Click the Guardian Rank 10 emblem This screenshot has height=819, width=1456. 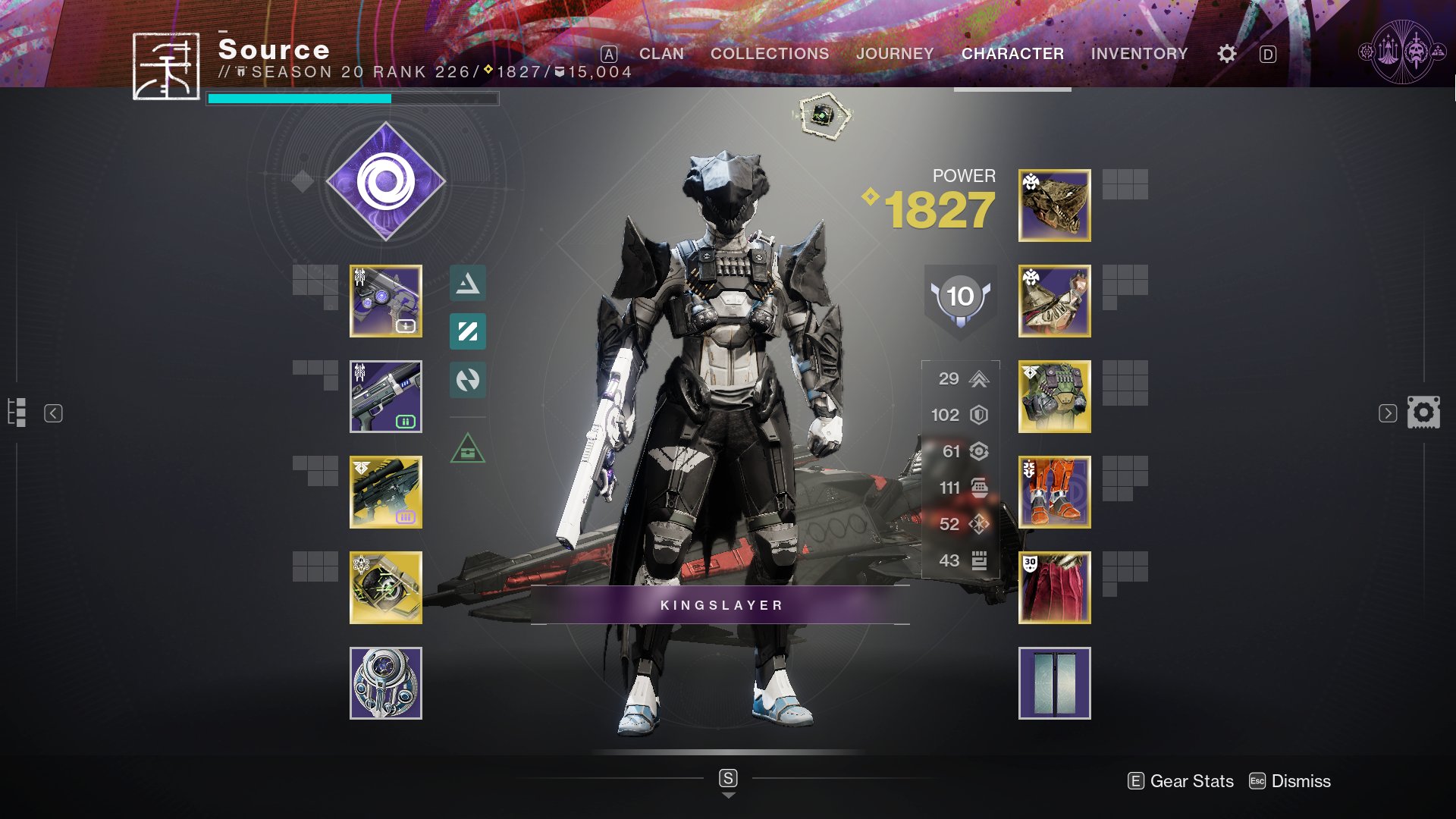click(959, 297)
